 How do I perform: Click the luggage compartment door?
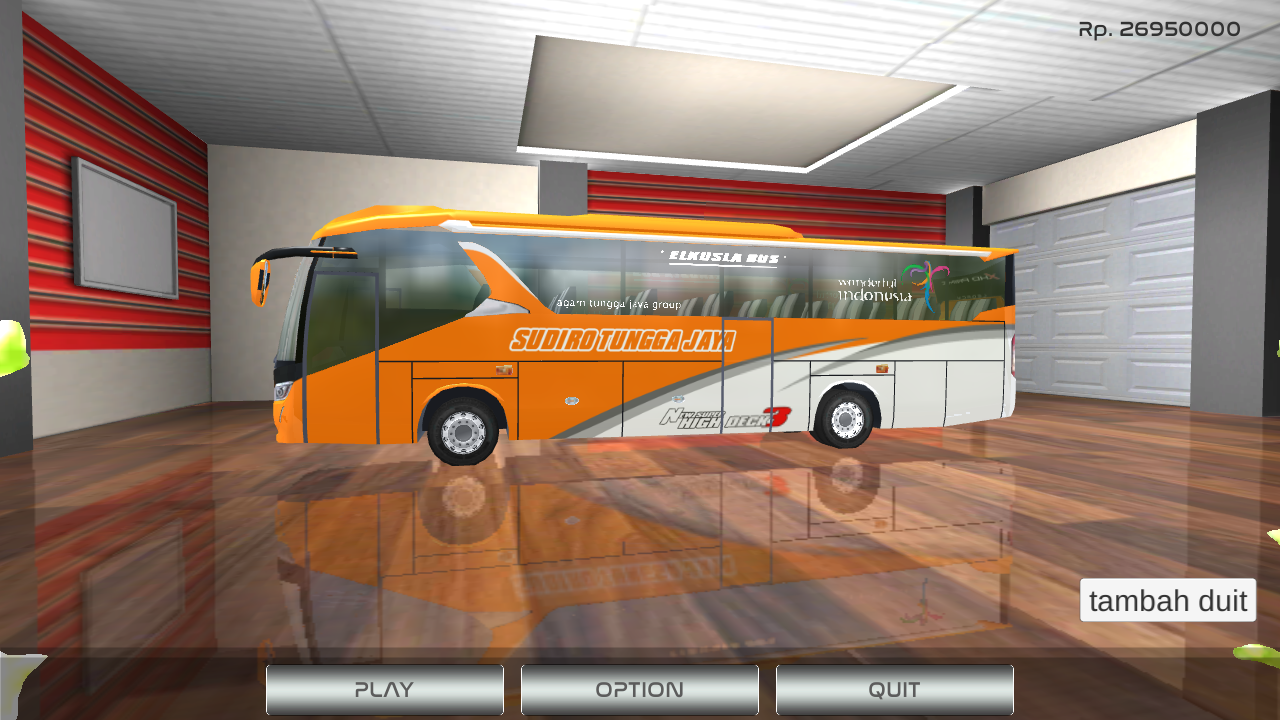(570, 400)
